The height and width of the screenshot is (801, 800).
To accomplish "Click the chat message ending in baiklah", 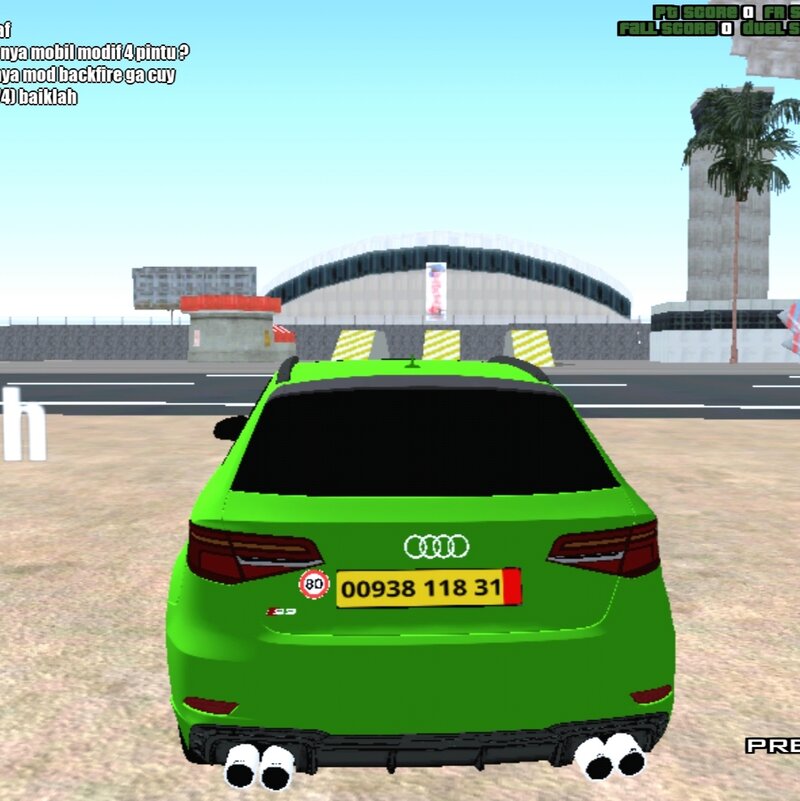I will [x=40, y=97].
